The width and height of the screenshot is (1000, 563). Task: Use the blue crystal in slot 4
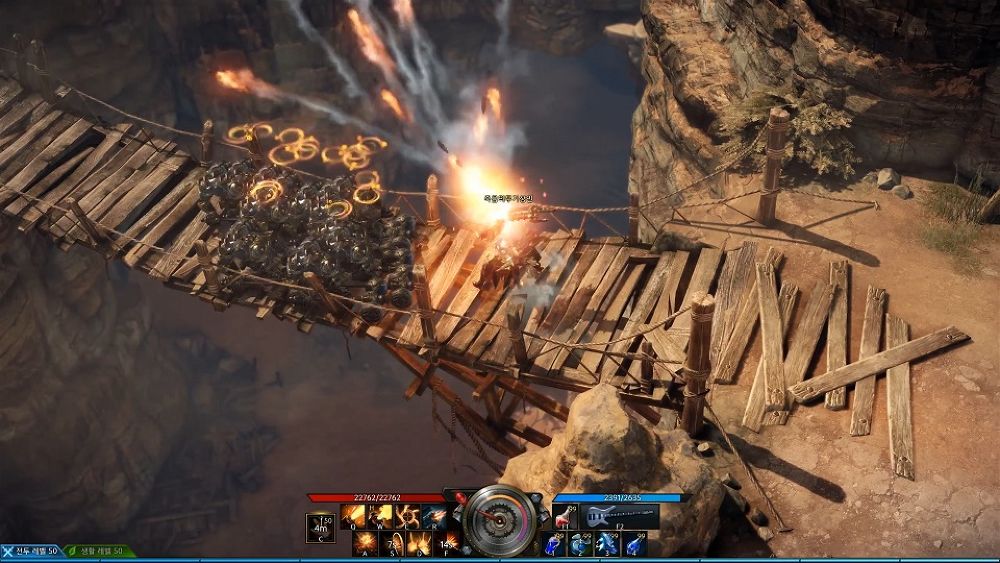(635, 544)
